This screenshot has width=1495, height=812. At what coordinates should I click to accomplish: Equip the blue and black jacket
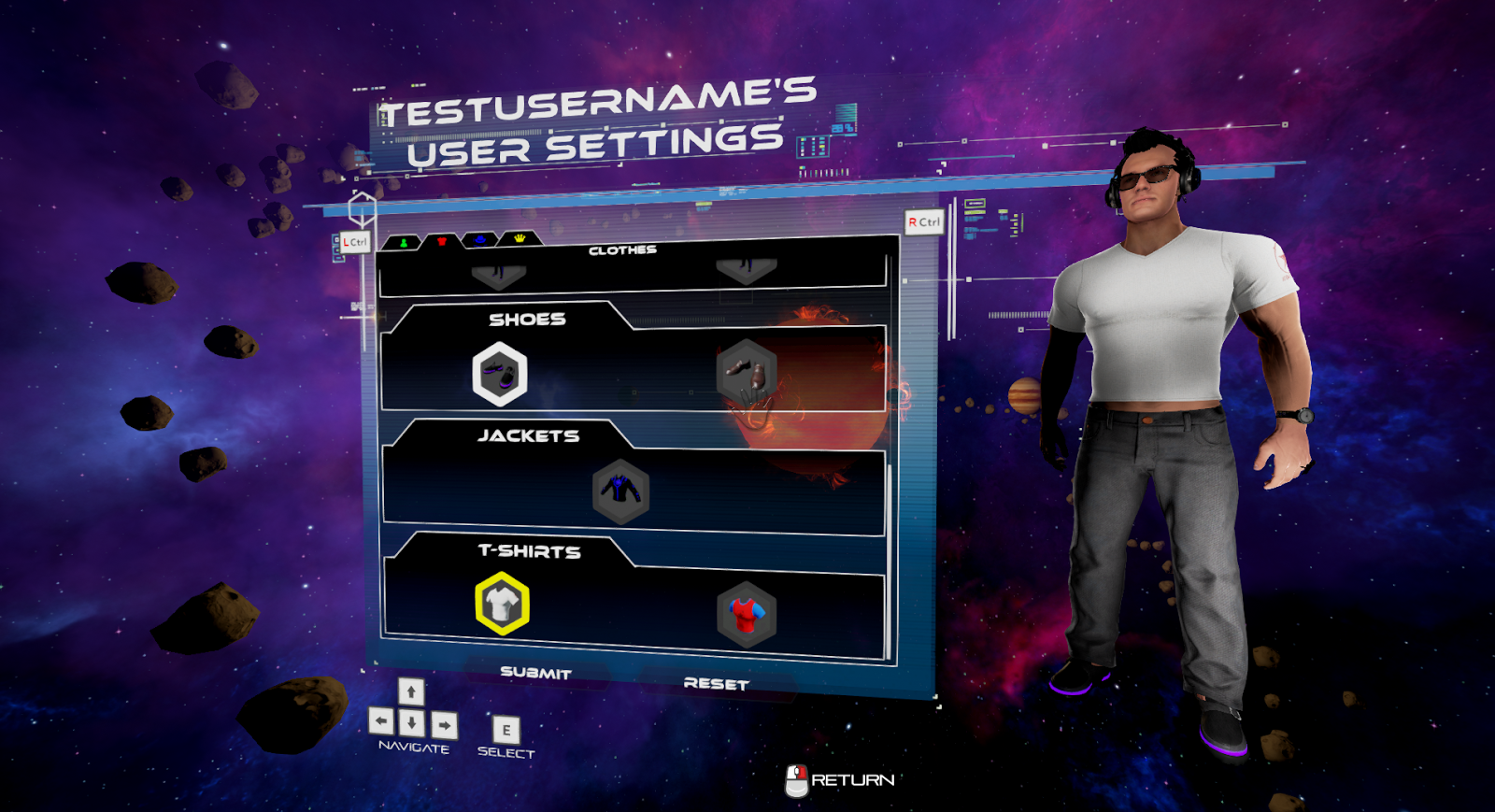tap(620, 491)
